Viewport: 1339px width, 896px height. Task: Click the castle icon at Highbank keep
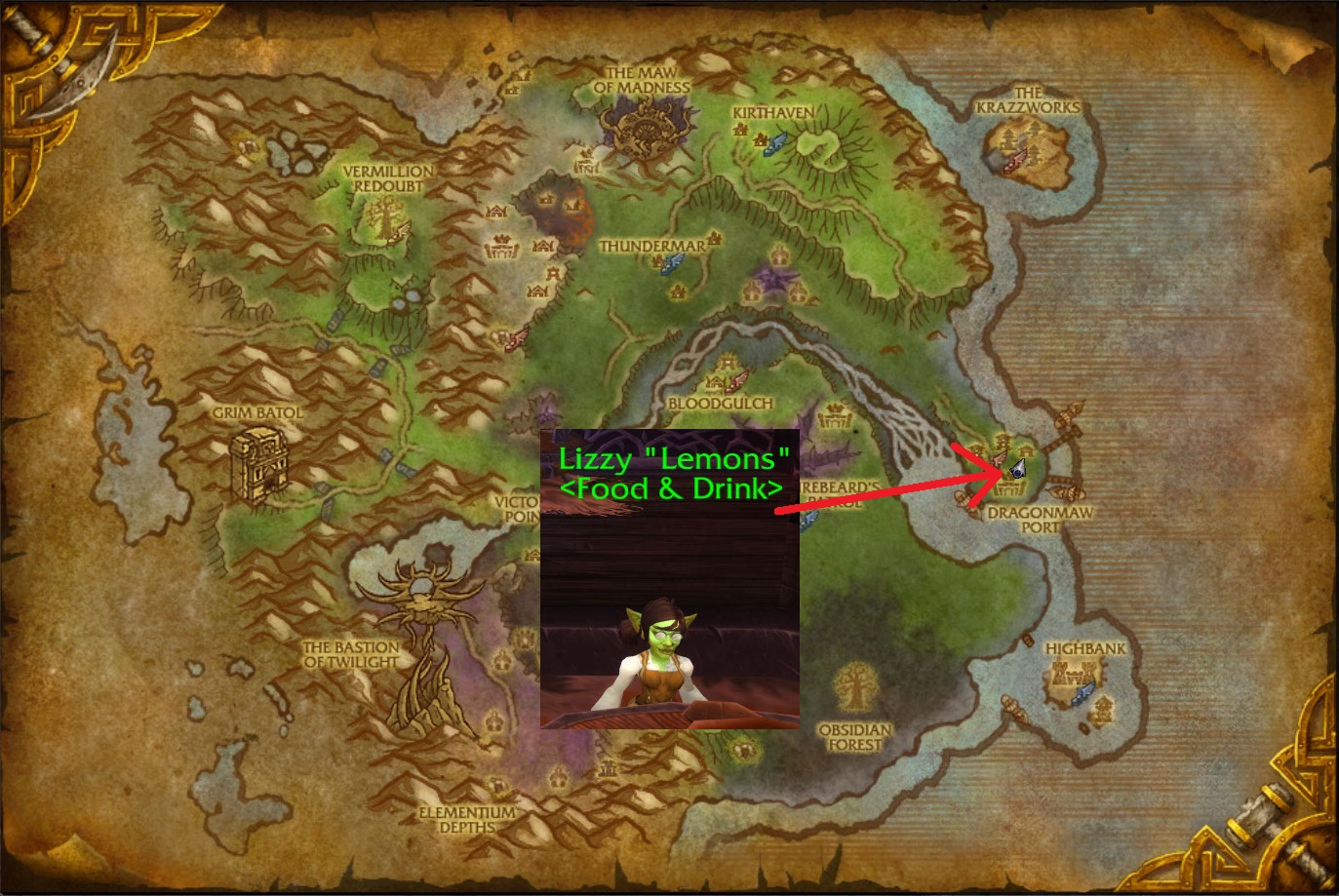pyautogui.click(x=1072, y=673)
